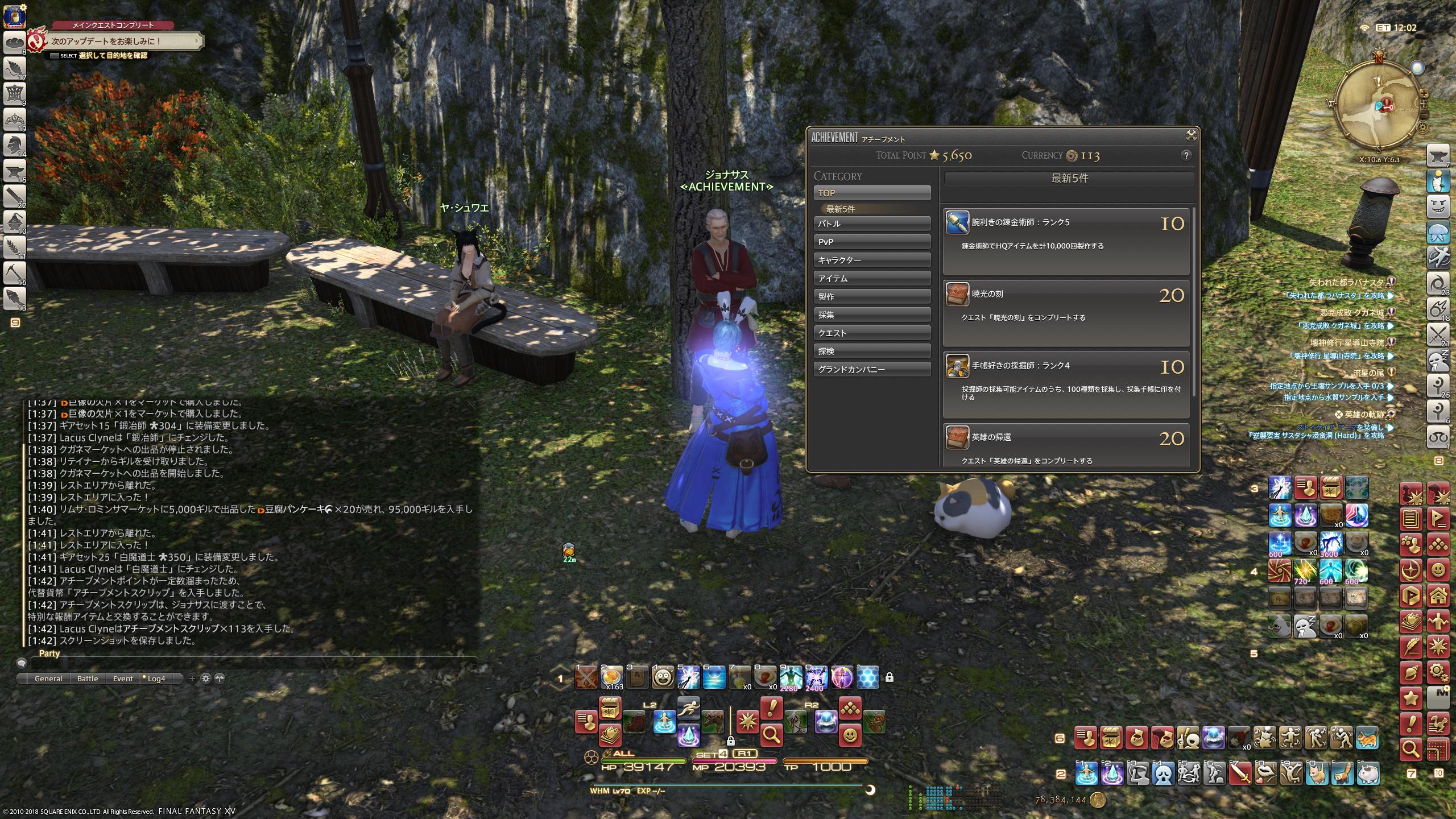
Task: Select the 採集 gathering category
Action: [x=872, y=315]
